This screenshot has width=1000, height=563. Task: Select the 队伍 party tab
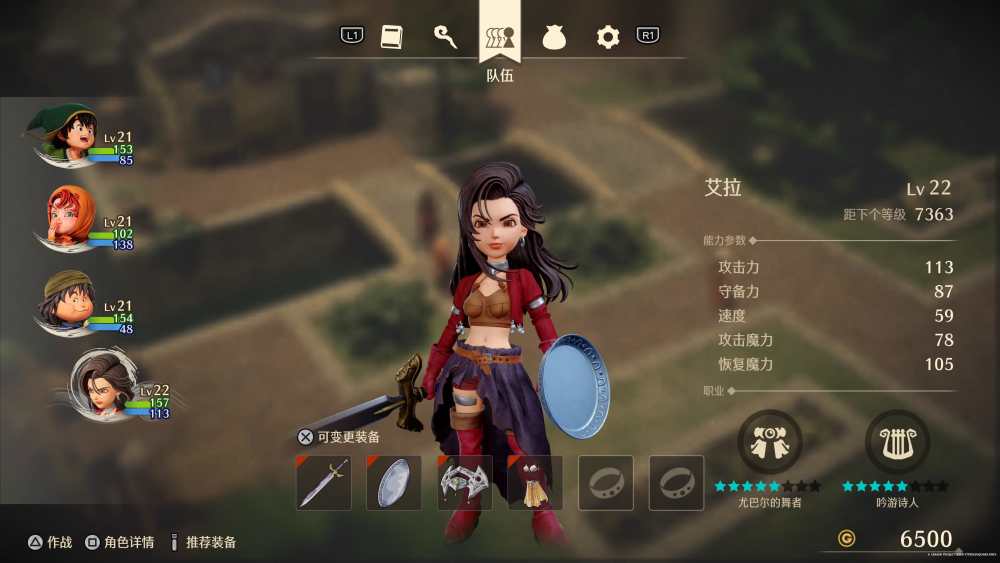500,38
